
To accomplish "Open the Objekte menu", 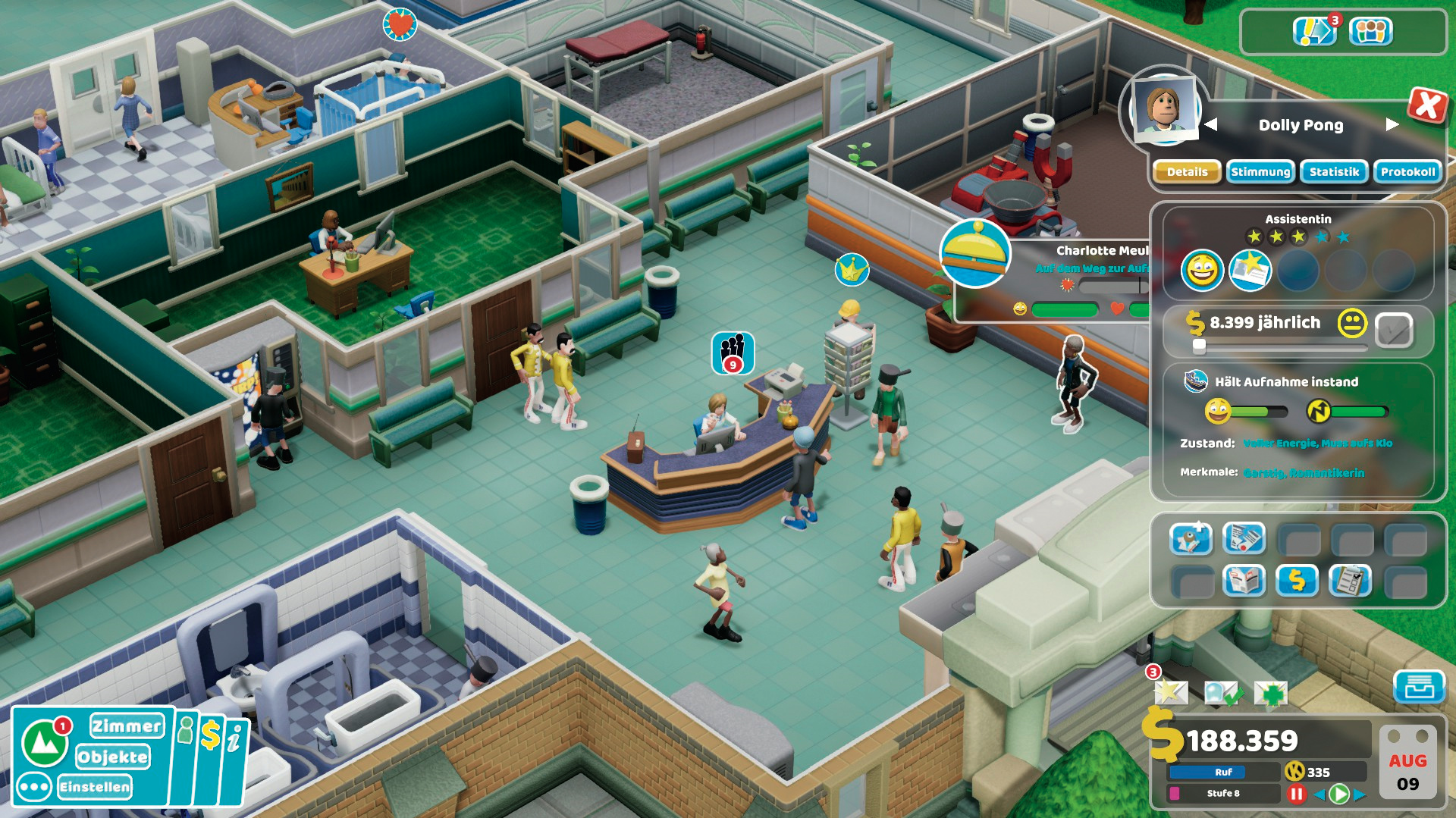I will [x=113, y=757].
